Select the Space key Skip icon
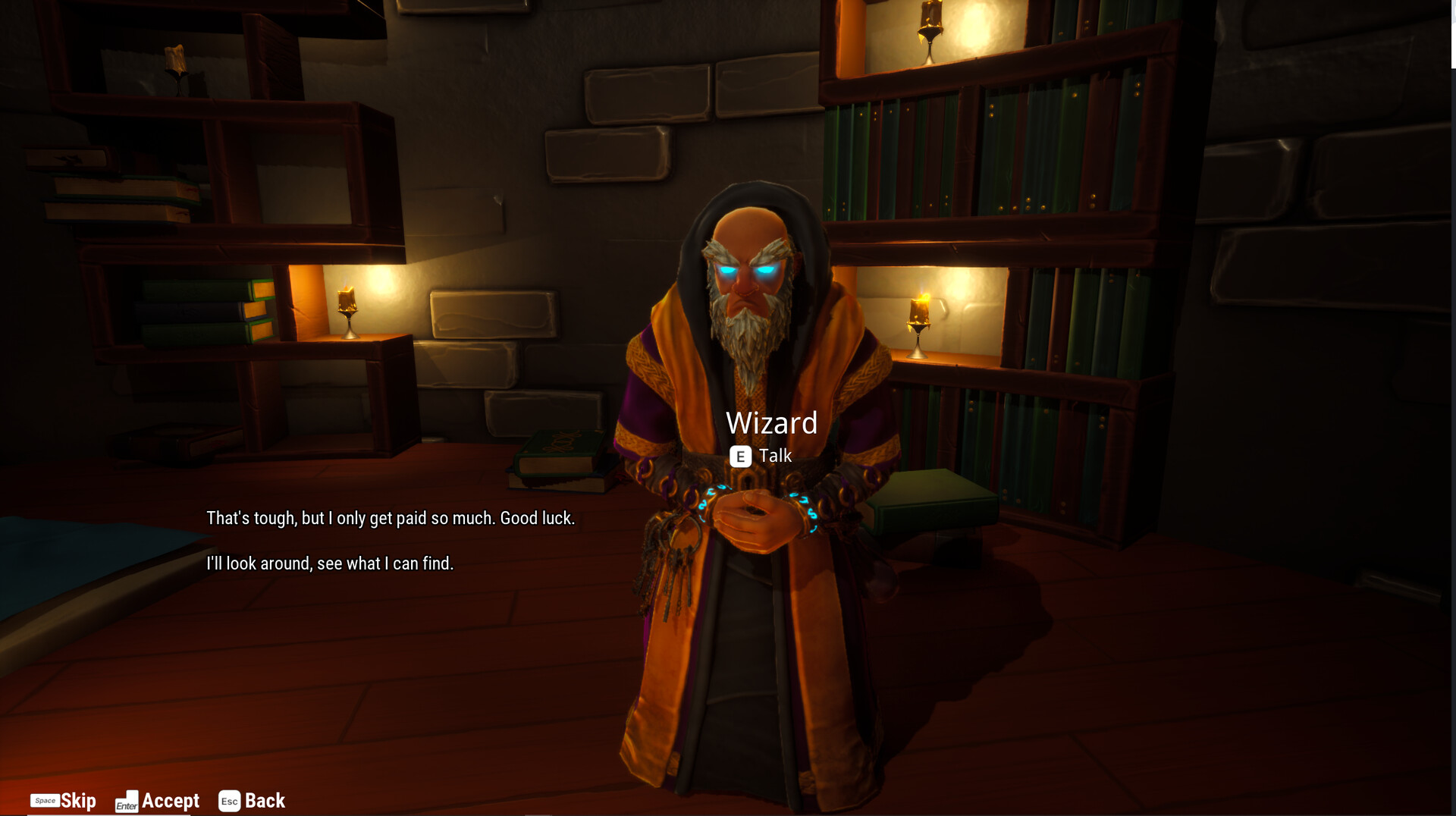Screen dimensions: 1456x816 (x=47, y=801)
